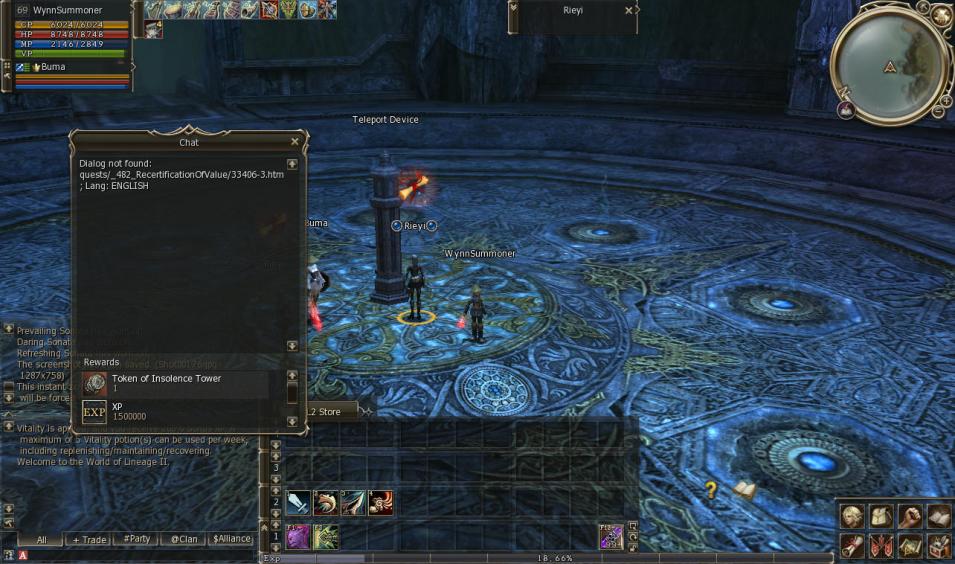This screenshot has width=955, height=564.
Task: Open the clan banners menu icon
Action: [881, 545]
